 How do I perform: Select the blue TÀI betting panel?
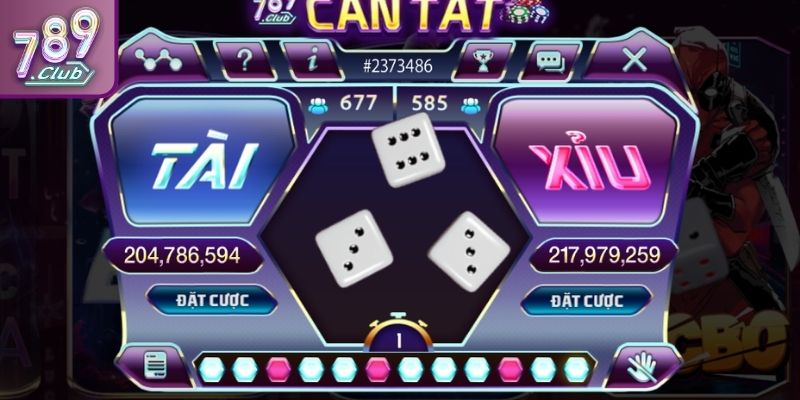[200, 164]
